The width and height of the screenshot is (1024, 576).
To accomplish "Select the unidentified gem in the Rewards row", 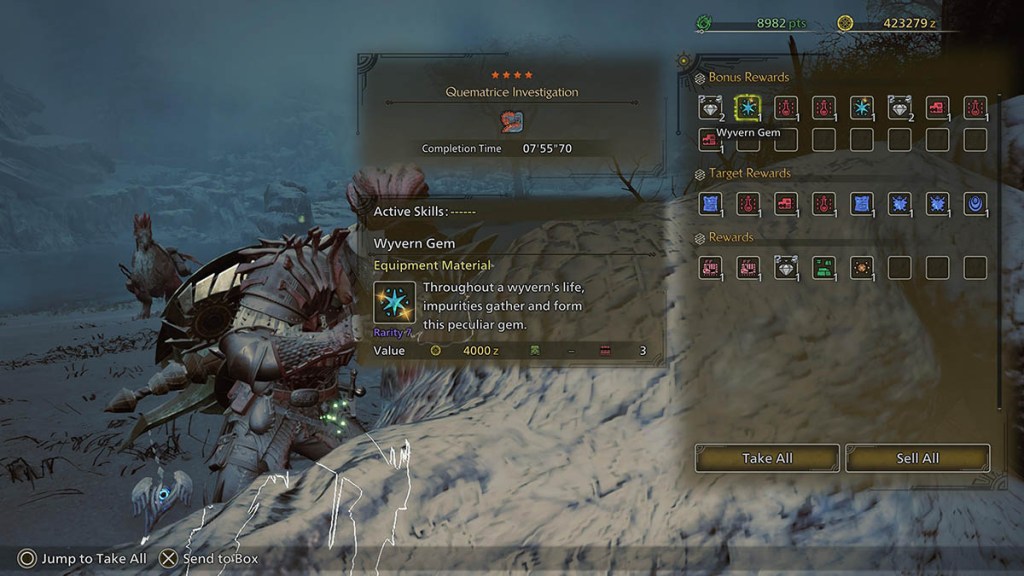I will coord(786,268).
